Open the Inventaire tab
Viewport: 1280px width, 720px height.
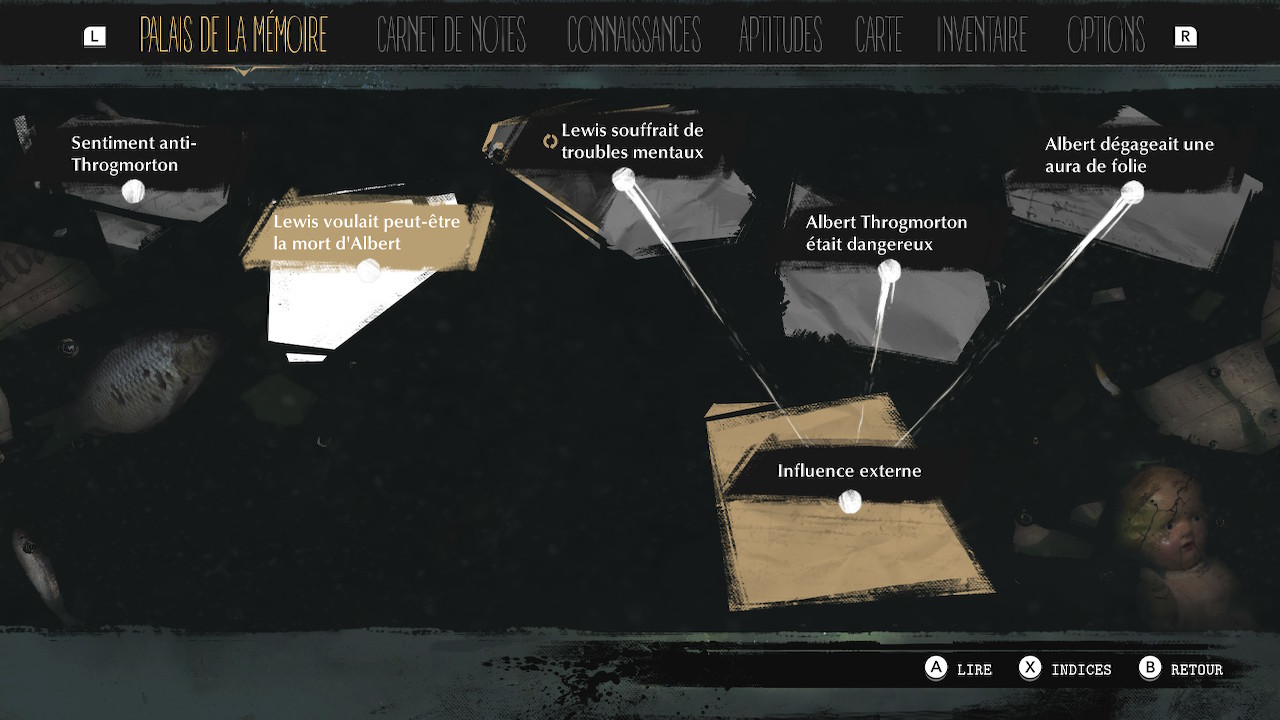[x=982, y=36]
